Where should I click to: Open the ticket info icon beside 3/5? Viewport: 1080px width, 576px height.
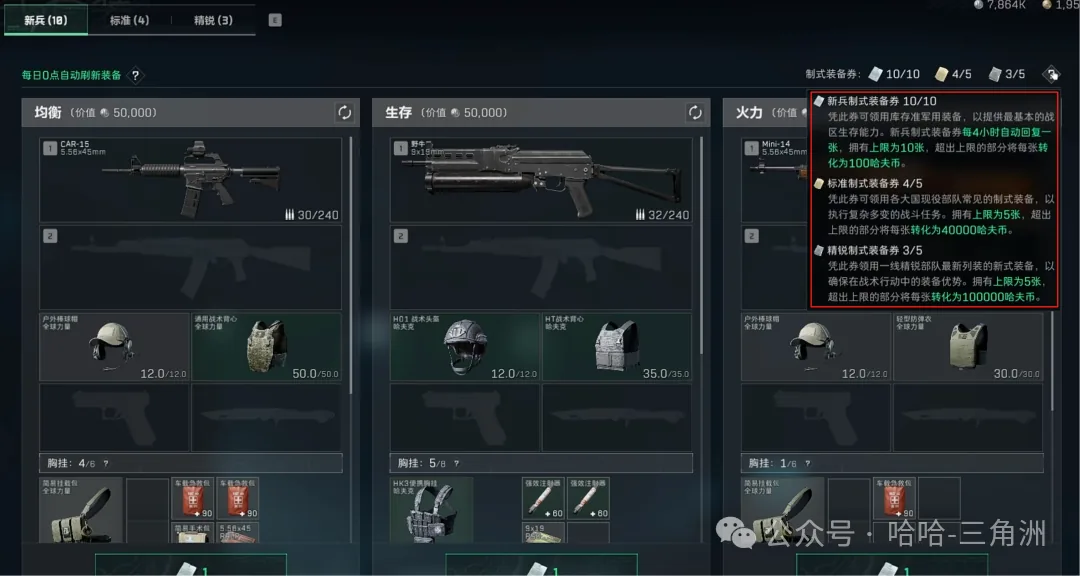coord(1051,74)
